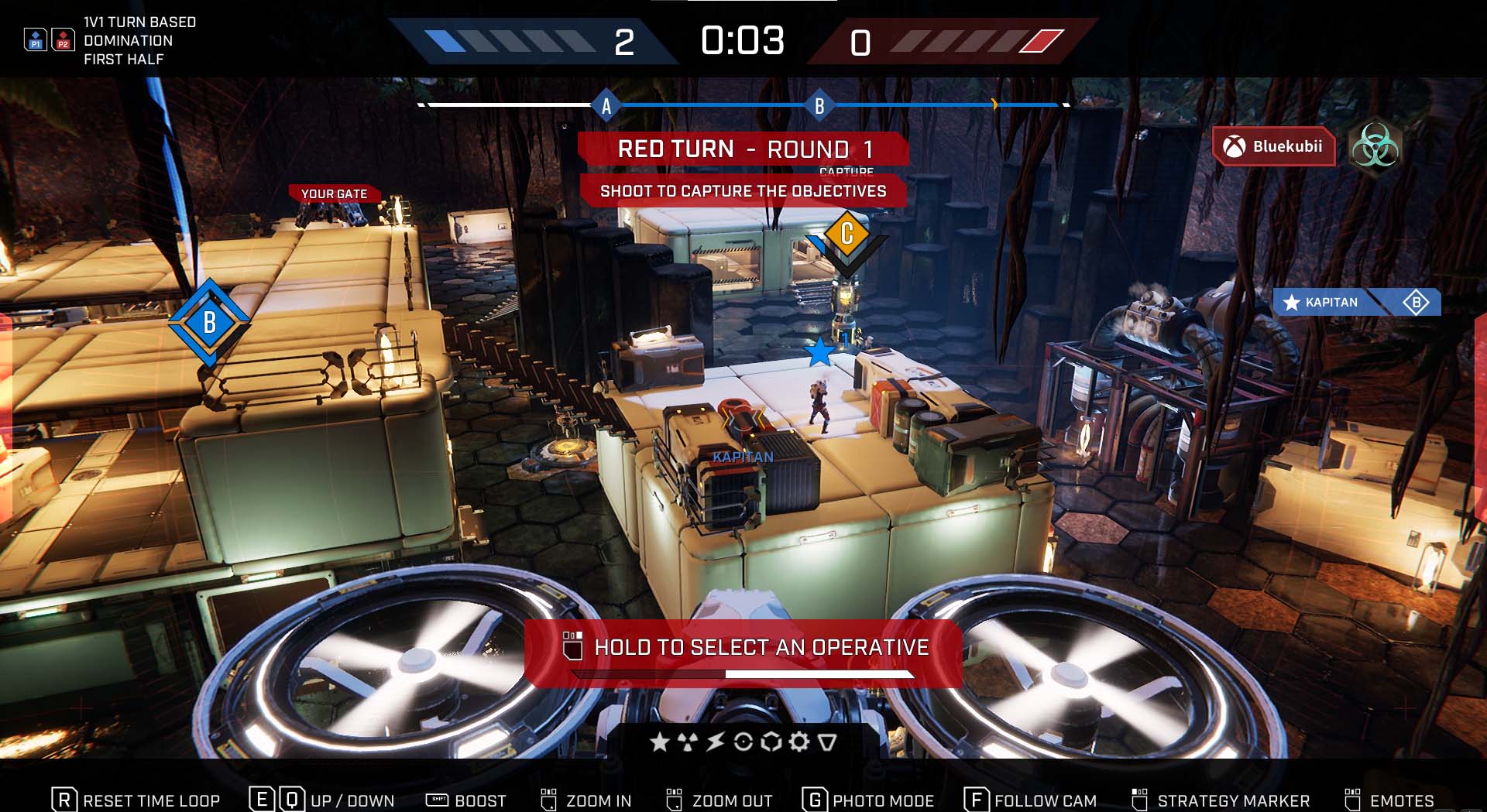Pick the lightning bolt class icon
This screenshot has width=1487, height=812.
715,742
